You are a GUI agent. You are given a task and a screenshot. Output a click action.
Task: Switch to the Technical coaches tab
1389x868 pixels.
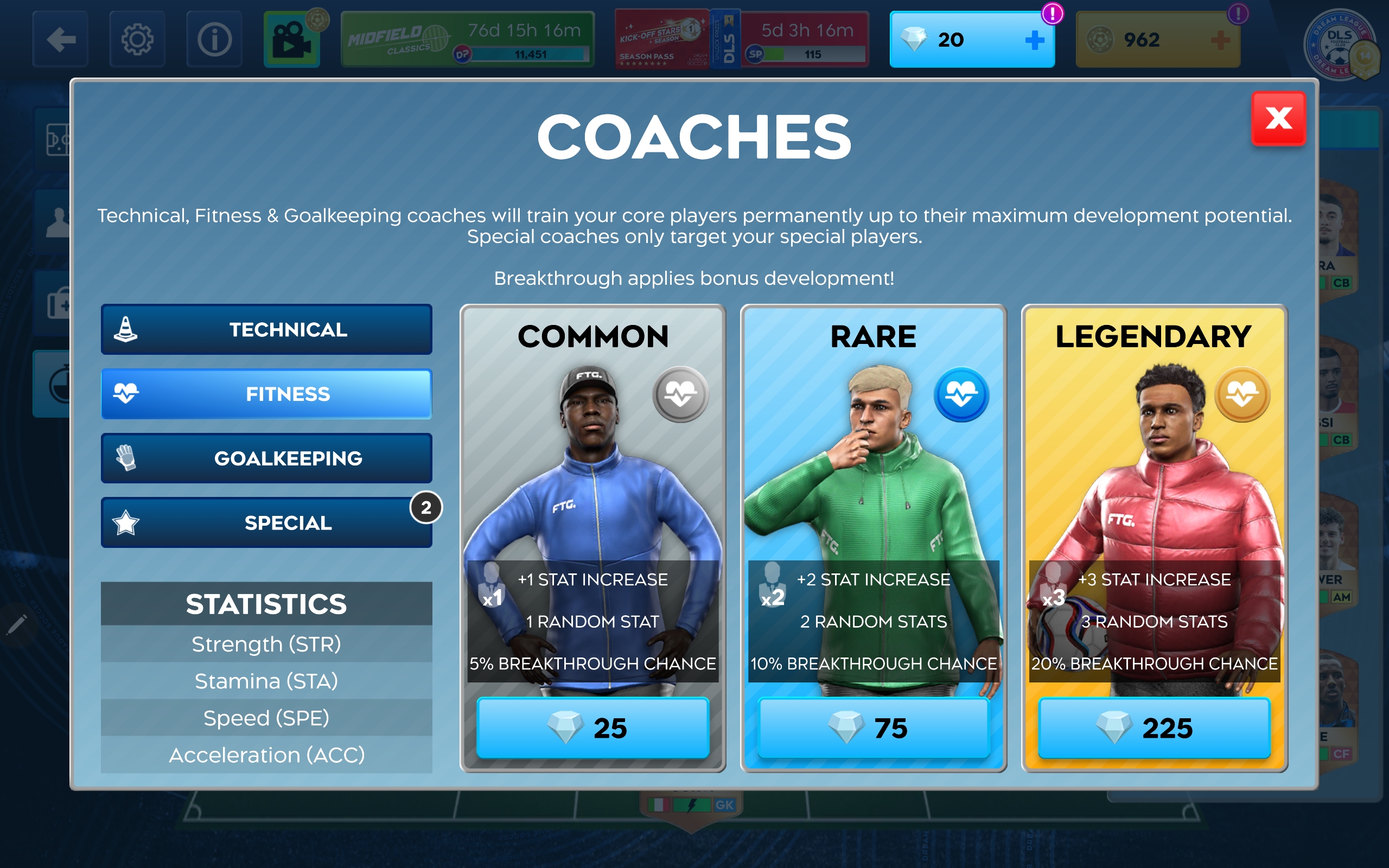[x=266, y=329]
